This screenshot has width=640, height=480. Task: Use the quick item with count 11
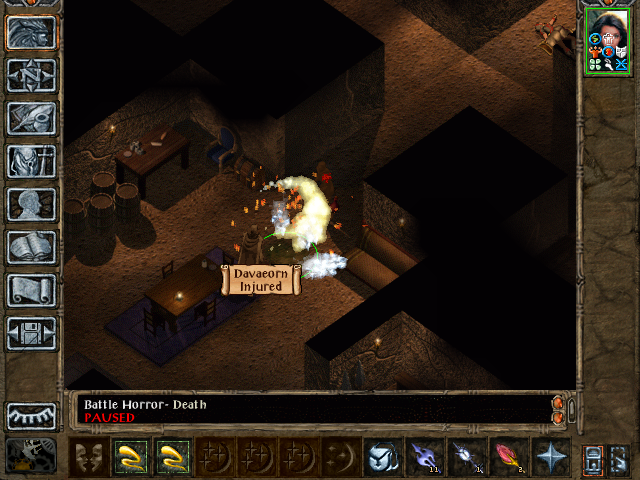424,456
